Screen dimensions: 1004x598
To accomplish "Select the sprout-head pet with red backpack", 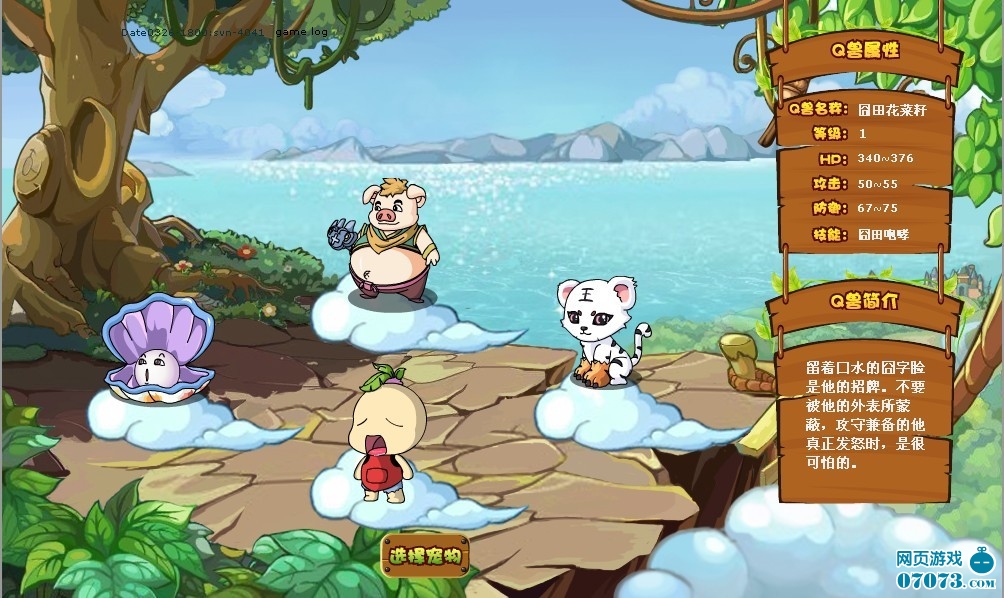I will coord(378,434).
